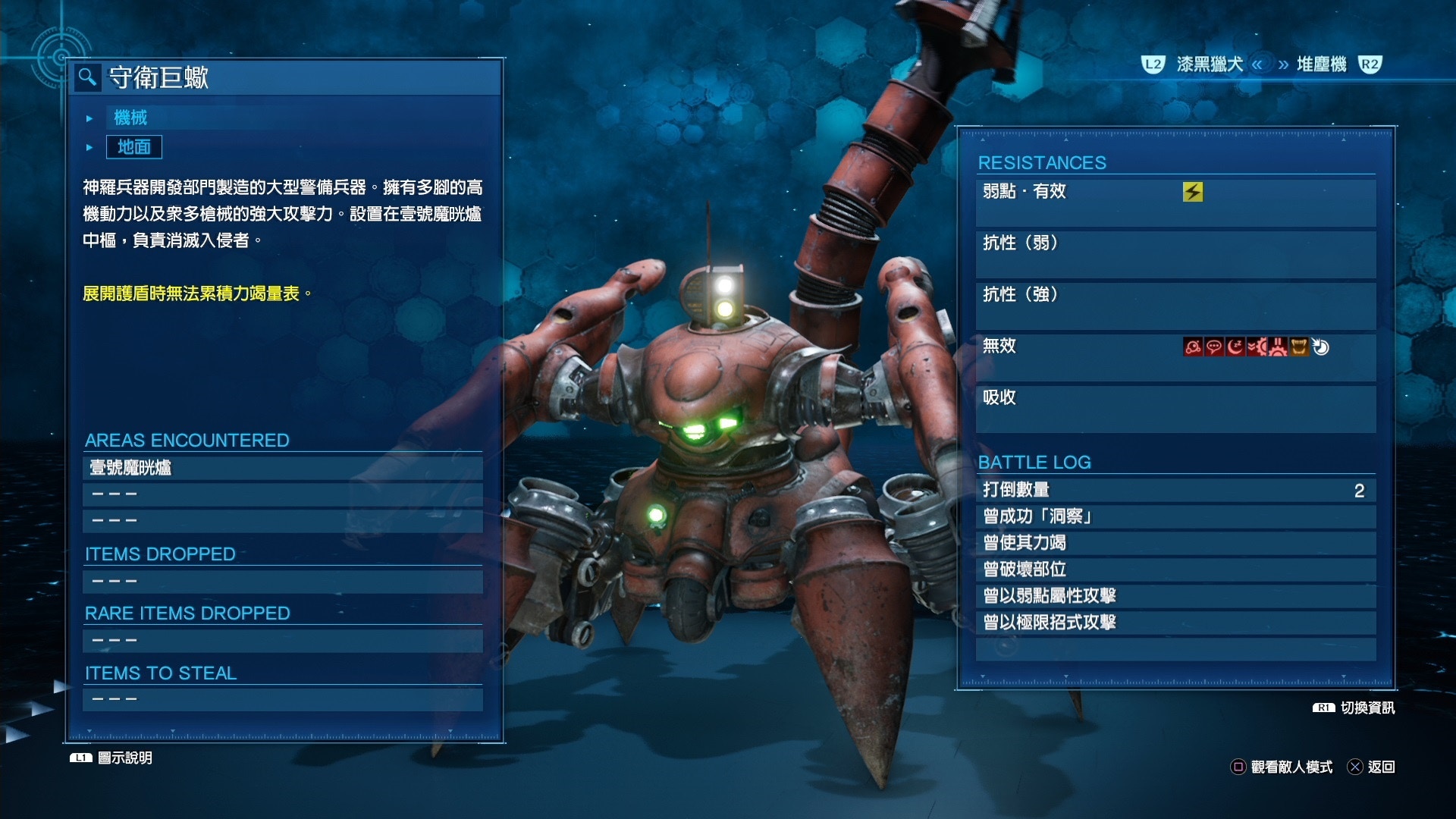Click the double-chevron before 堆塵機
Viewport: 1456px width, 819px height.
click(x=1256, y=64)
